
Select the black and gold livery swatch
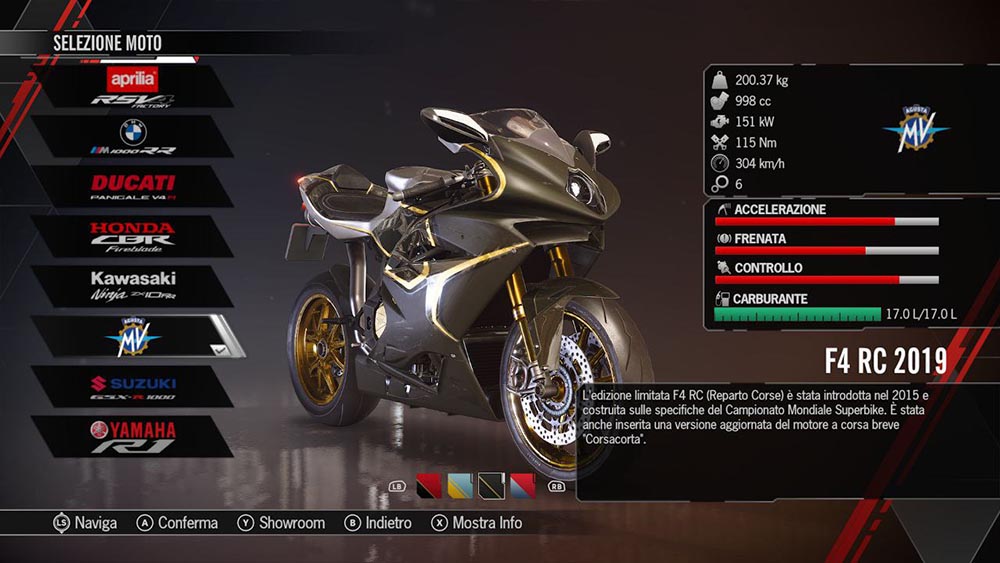pos(491,486)
